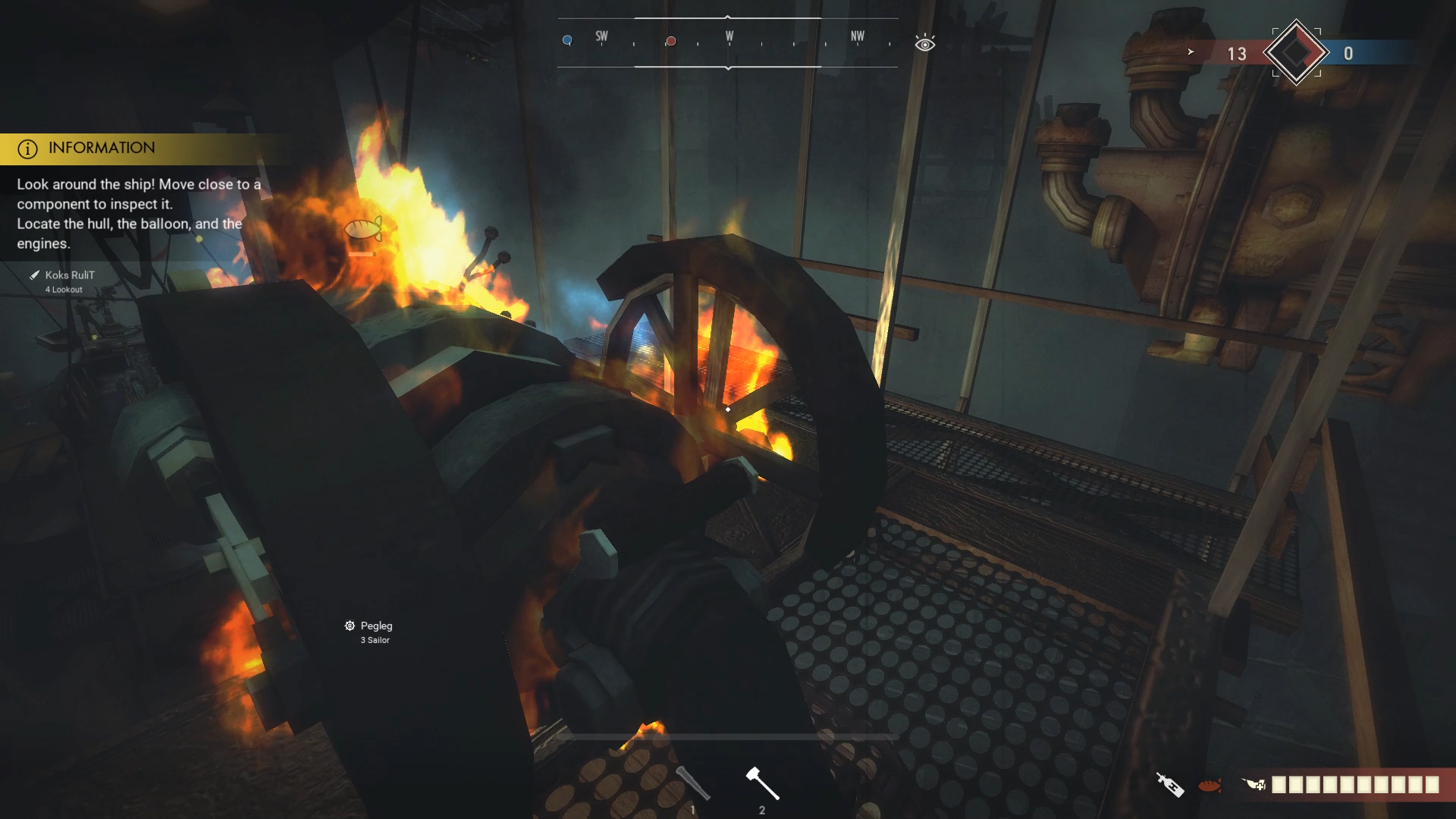Click the red marker on the compass
The image size is (1456, 819).
[x=670, y=41]
